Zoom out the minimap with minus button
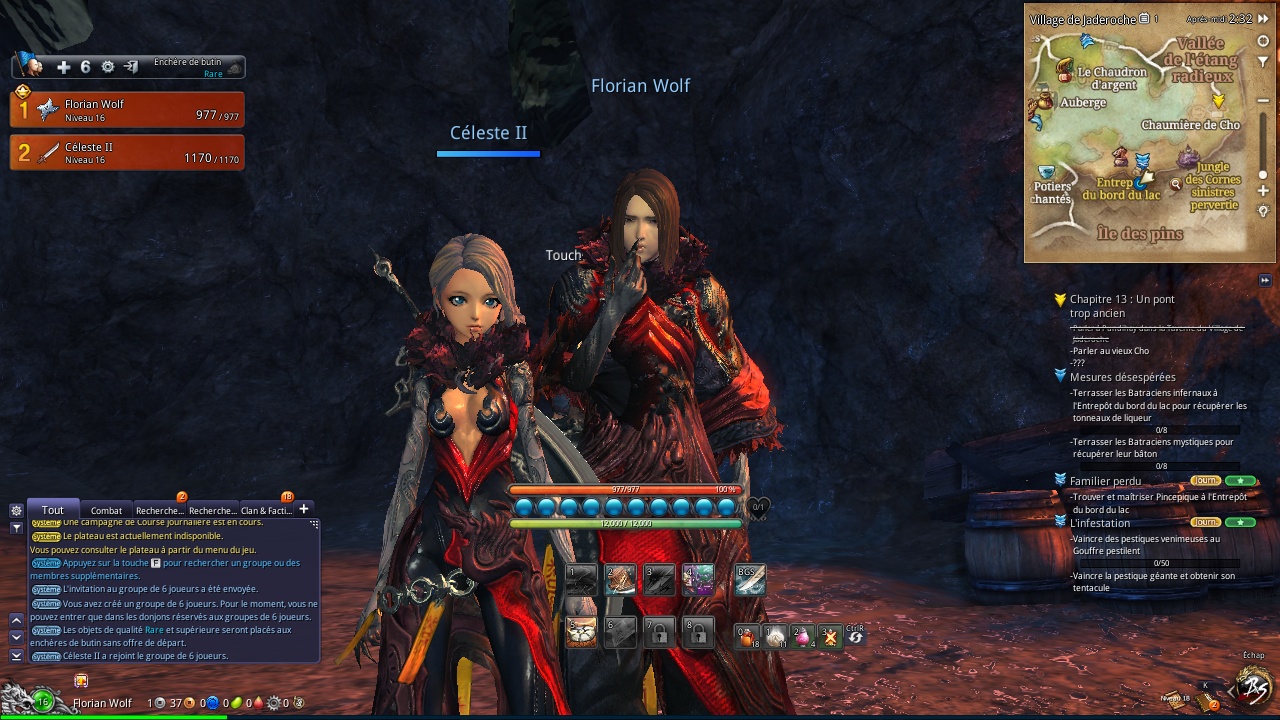The width and height of the screenshot is (1280, 720). tap(1263, 101)
